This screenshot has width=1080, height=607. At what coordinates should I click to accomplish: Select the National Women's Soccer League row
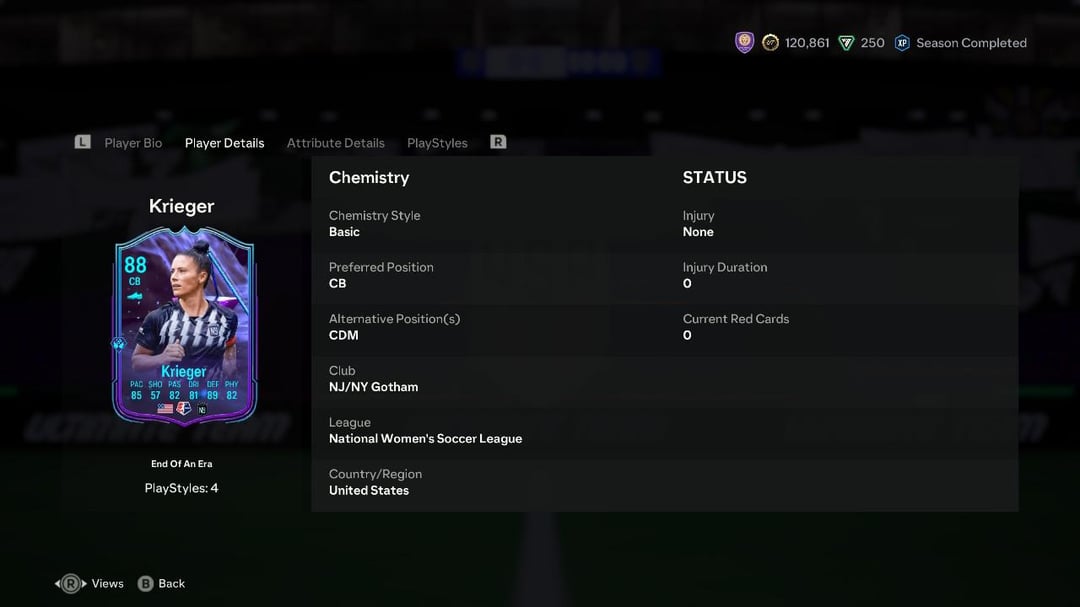pos(490,431)
